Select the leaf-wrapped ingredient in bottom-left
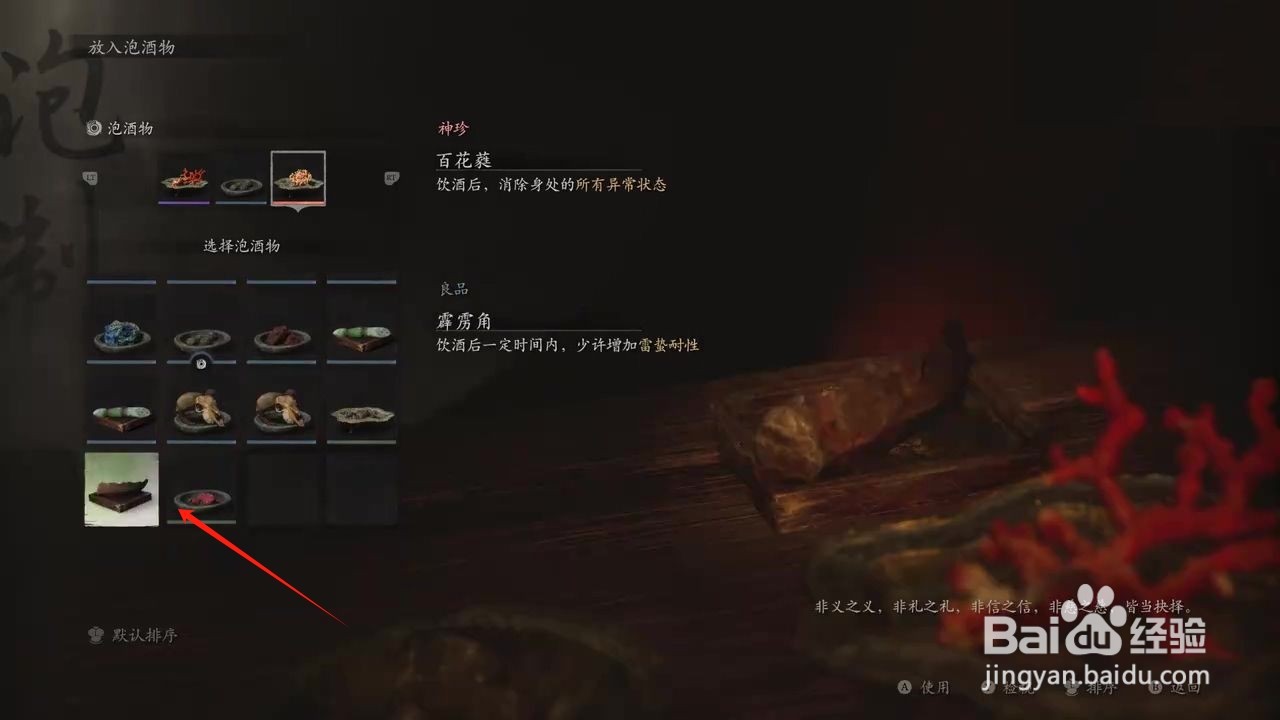1280x720 pixels. 121,490
